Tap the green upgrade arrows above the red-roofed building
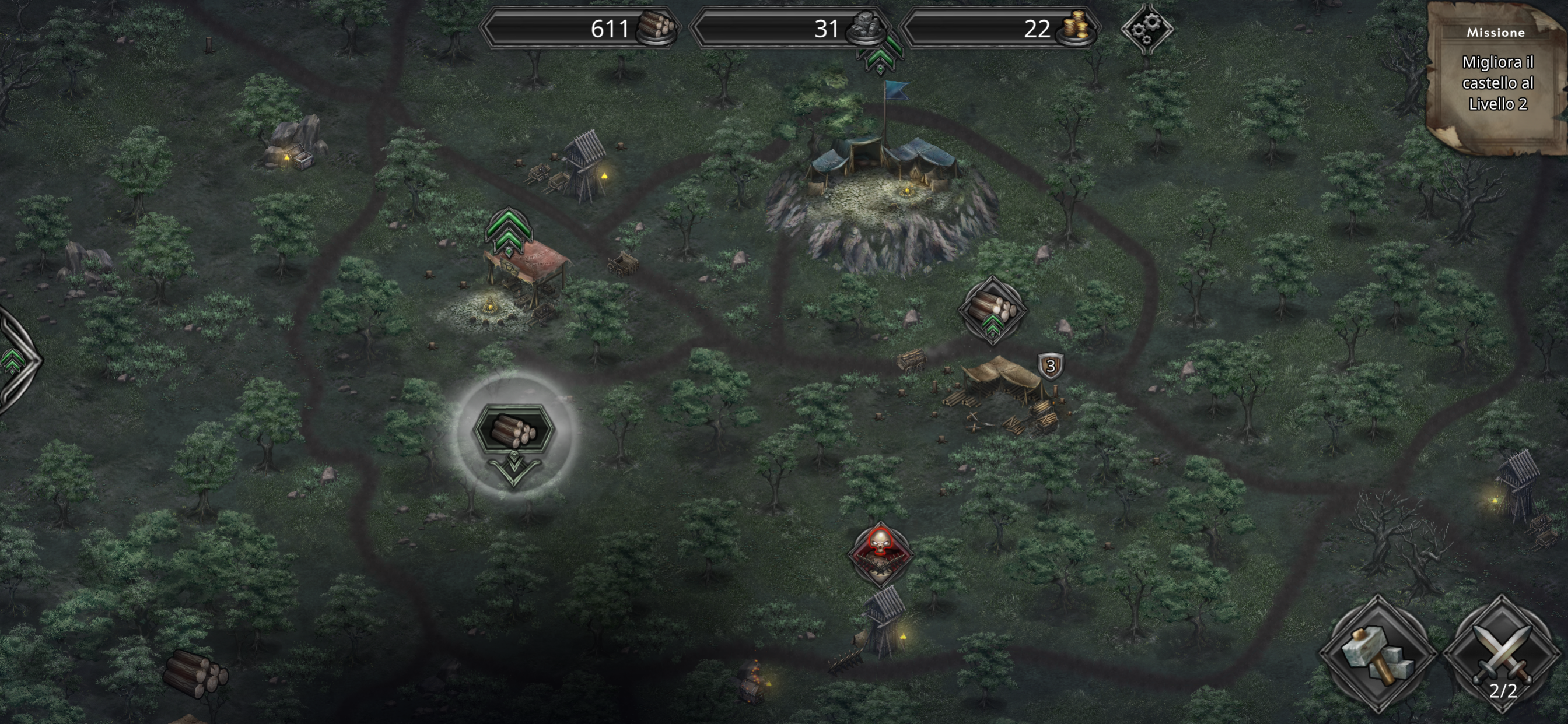Viewport: 1568px width, 724px height. (509, 232)
